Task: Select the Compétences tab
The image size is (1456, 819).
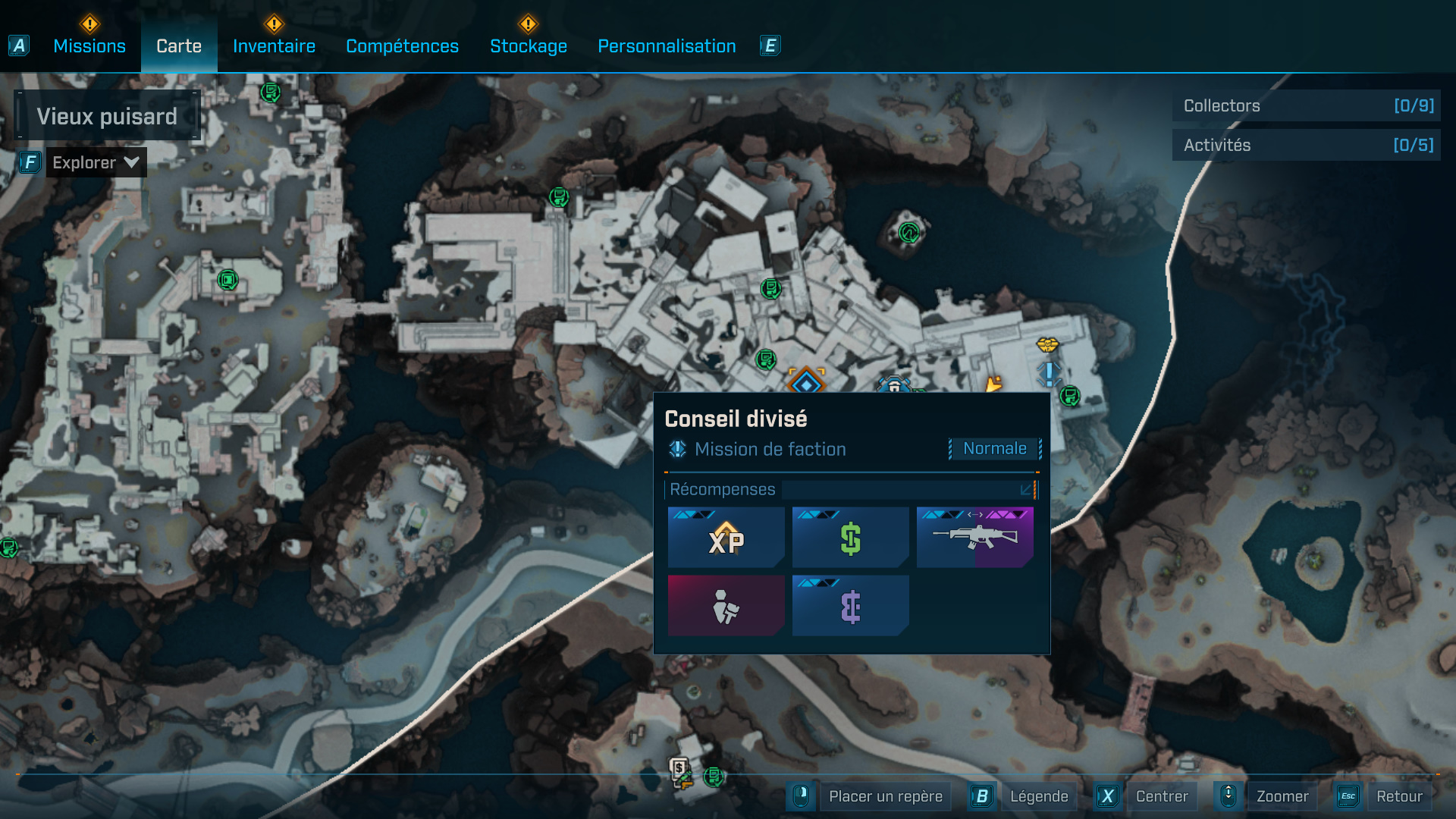Action: tap(402, 46)
